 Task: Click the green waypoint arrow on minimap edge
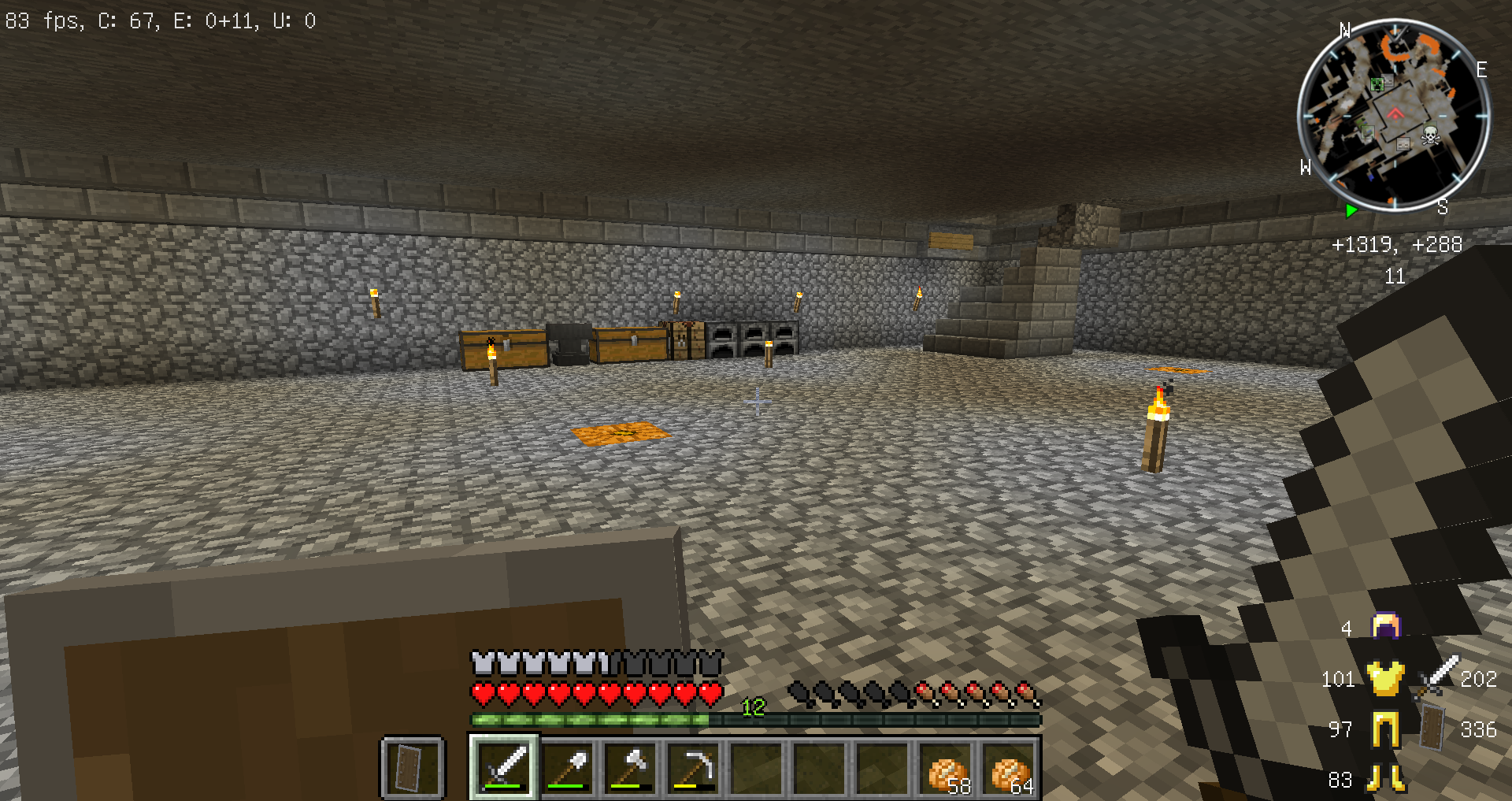[1351, 210]
